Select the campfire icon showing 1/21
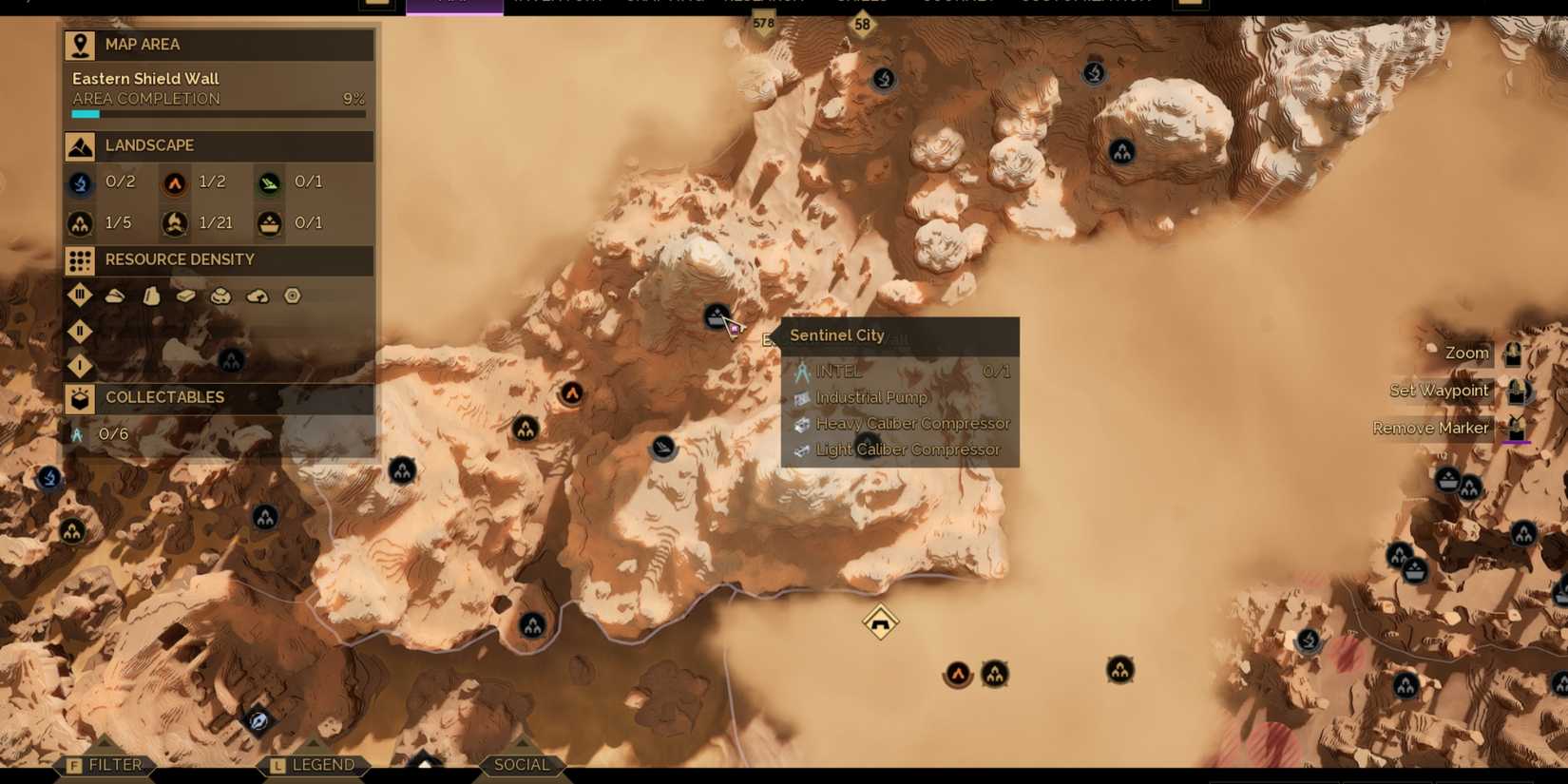 click(x=174, y=222)
